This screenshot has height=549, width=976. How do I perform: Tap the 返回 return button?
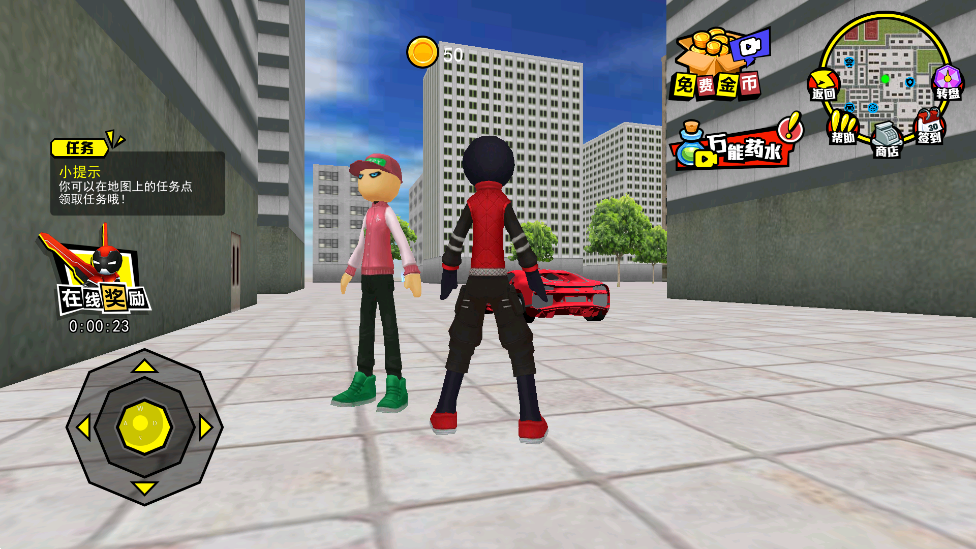click(824, 84)
